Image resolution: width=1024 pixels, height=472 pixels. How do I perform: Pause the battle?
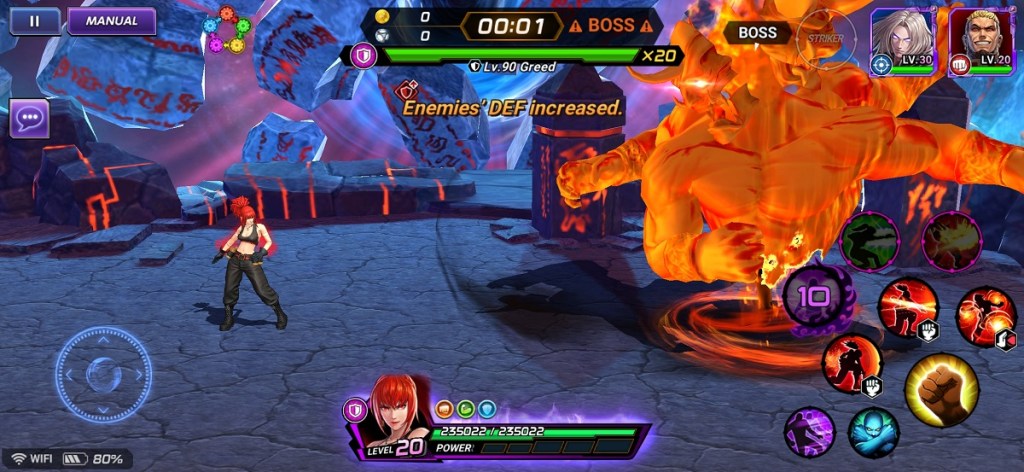click(x=34, y=20)
